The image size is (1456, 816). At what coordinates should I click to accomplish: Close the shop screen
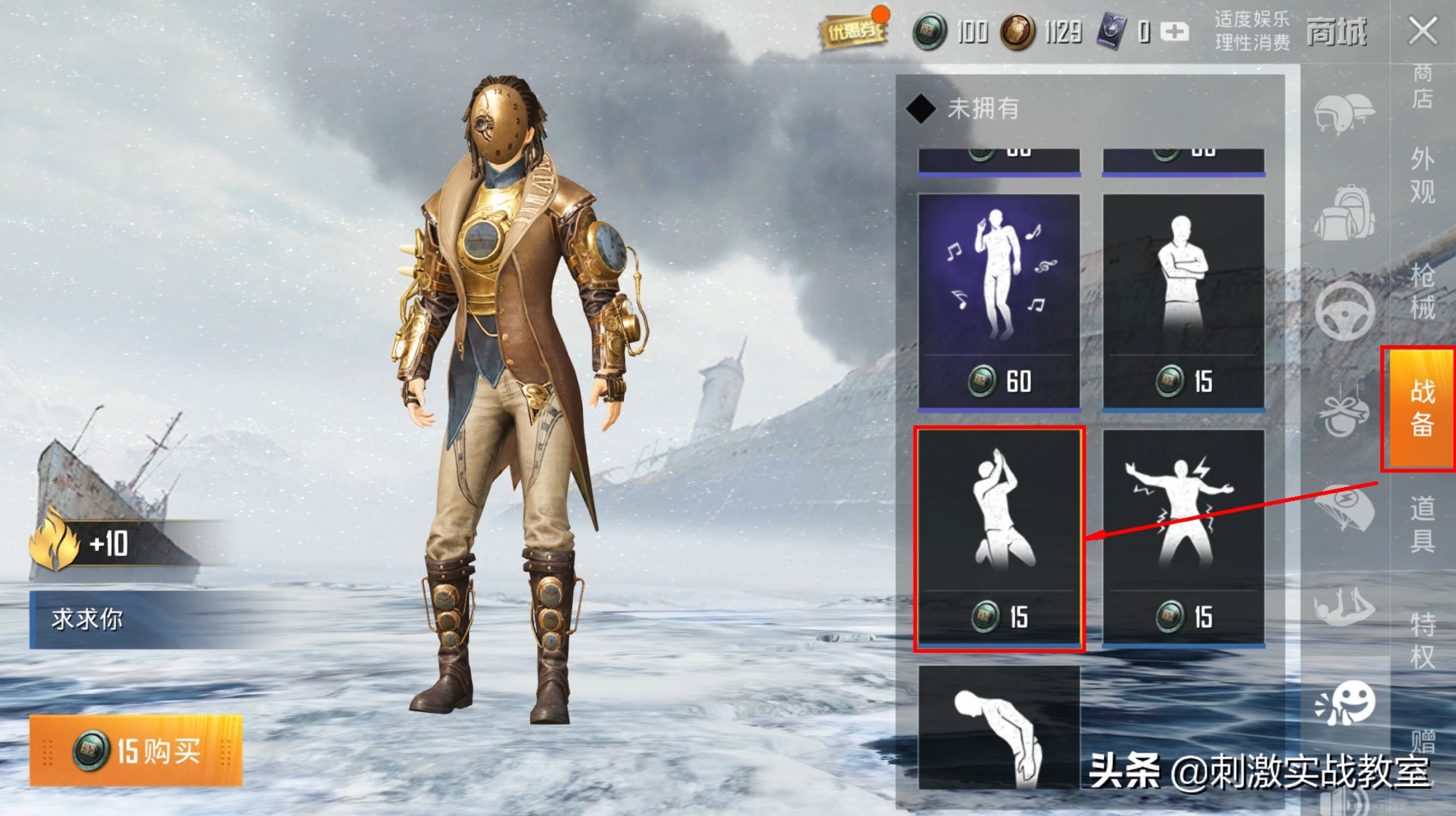(1422, 31)
